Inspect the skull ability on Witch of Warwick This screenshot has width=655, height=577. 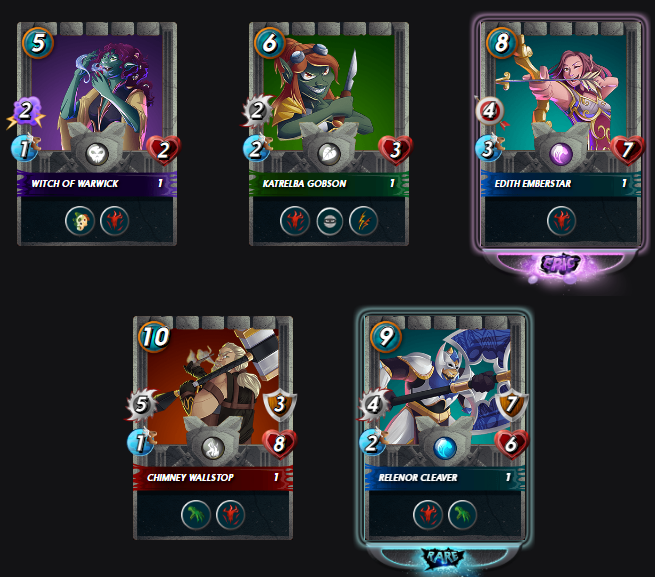[79, 222]
